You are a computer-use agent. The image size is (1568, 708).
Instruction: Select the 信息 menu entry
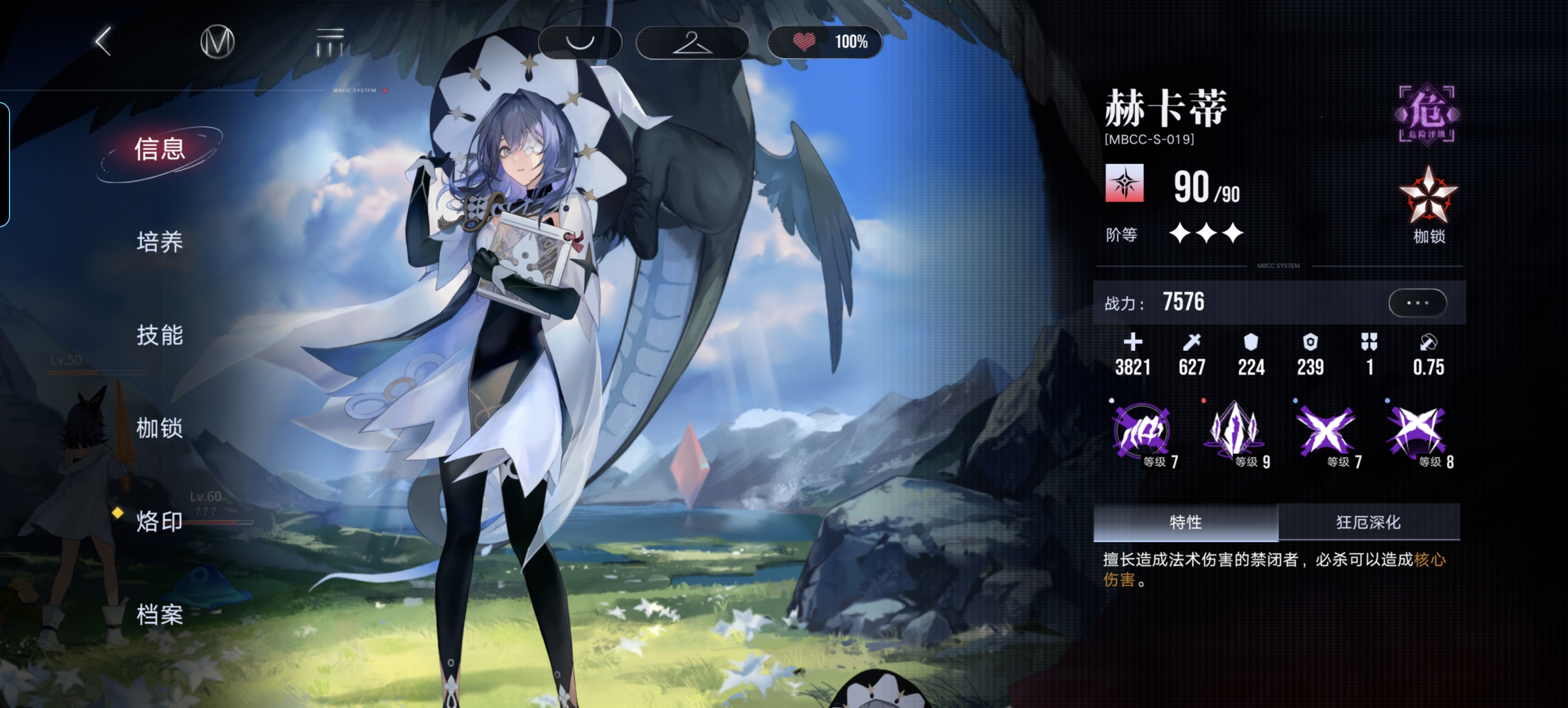click(160, 150)
